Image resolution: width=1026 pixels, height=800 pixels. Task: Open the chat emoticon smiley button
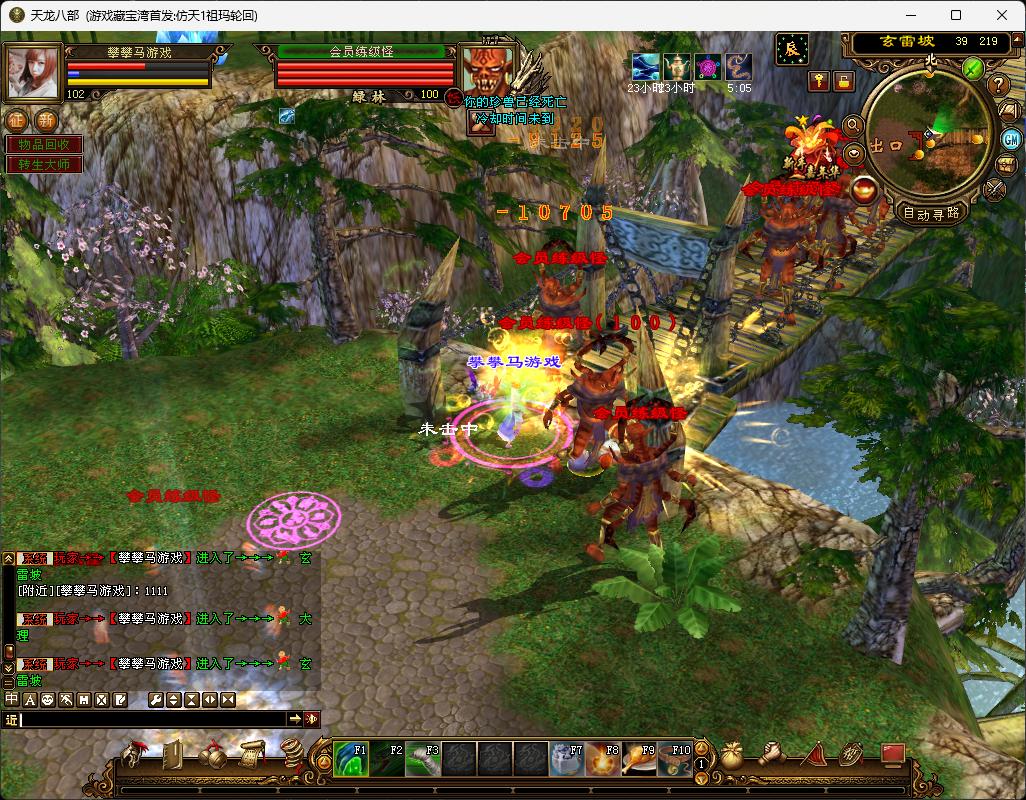tap(47, 699)
